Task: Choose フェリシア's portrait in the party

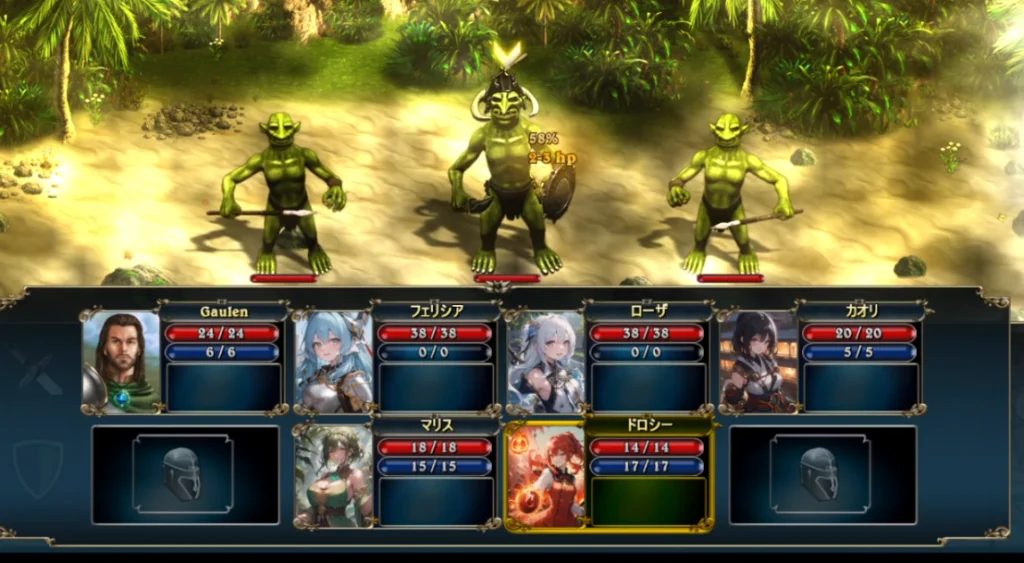Action: (x=334, y=361)
